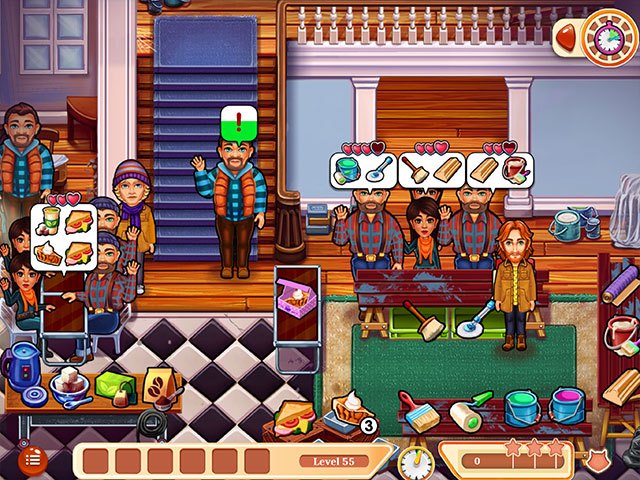This screenshot has height=480, width=640.
Task: Select the order for teal paint and spoon
Action: pos(361,169)
